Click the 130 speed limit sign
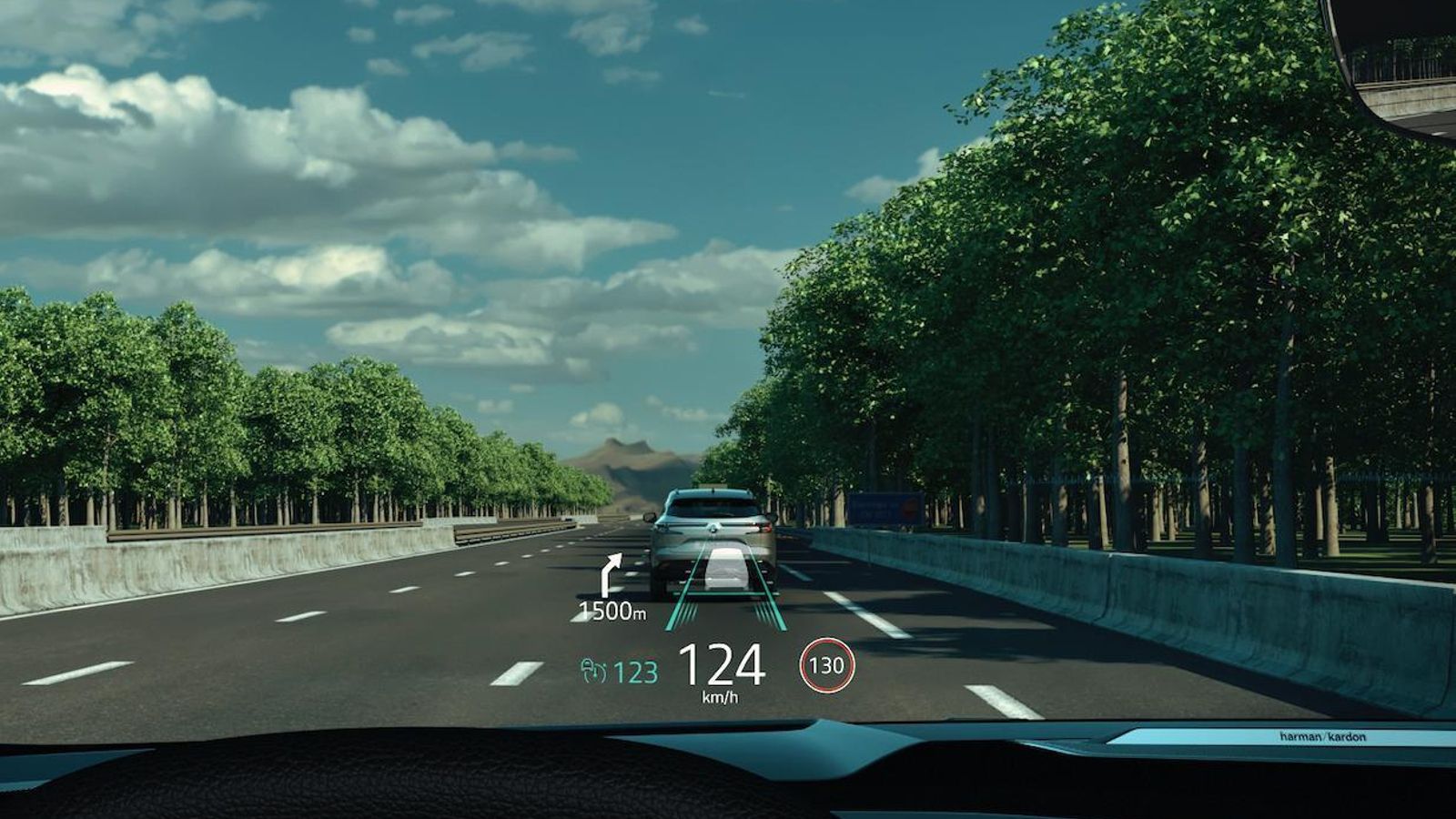 pyautogui.click(x=826, y=665)
